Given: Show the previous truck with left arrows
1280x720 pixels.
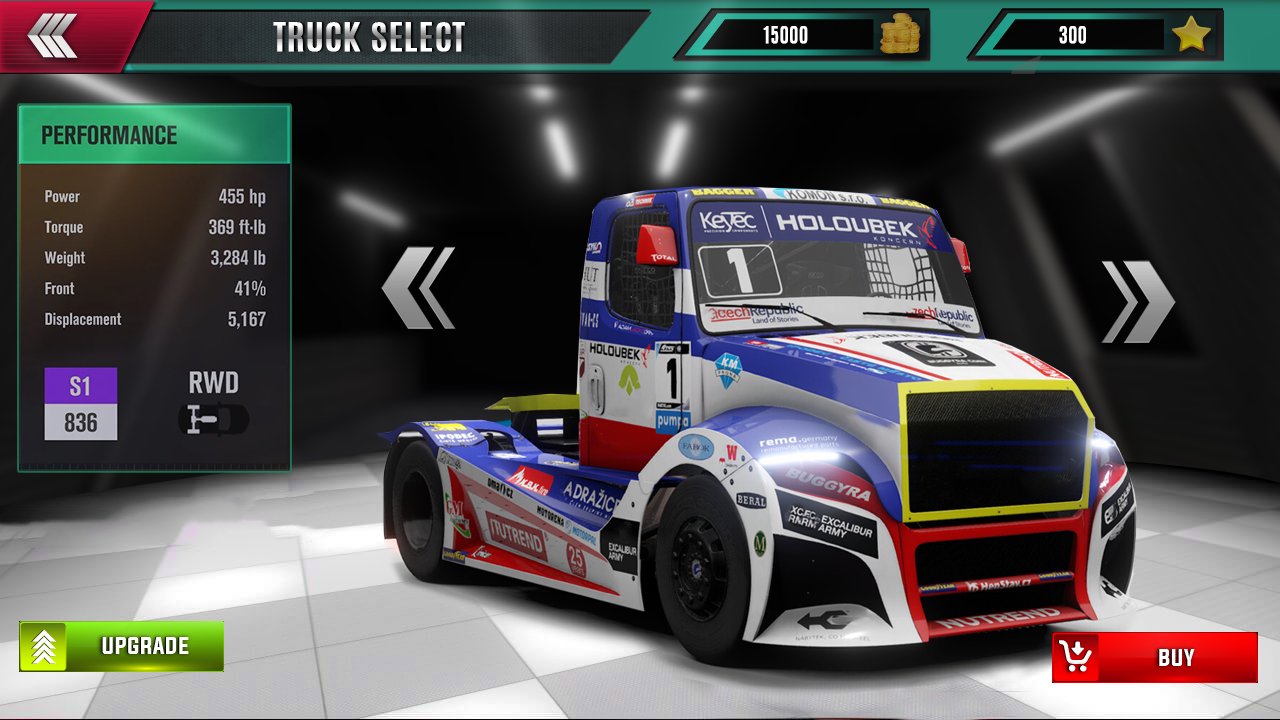Looking at the screenshot, I should point(419,288).
